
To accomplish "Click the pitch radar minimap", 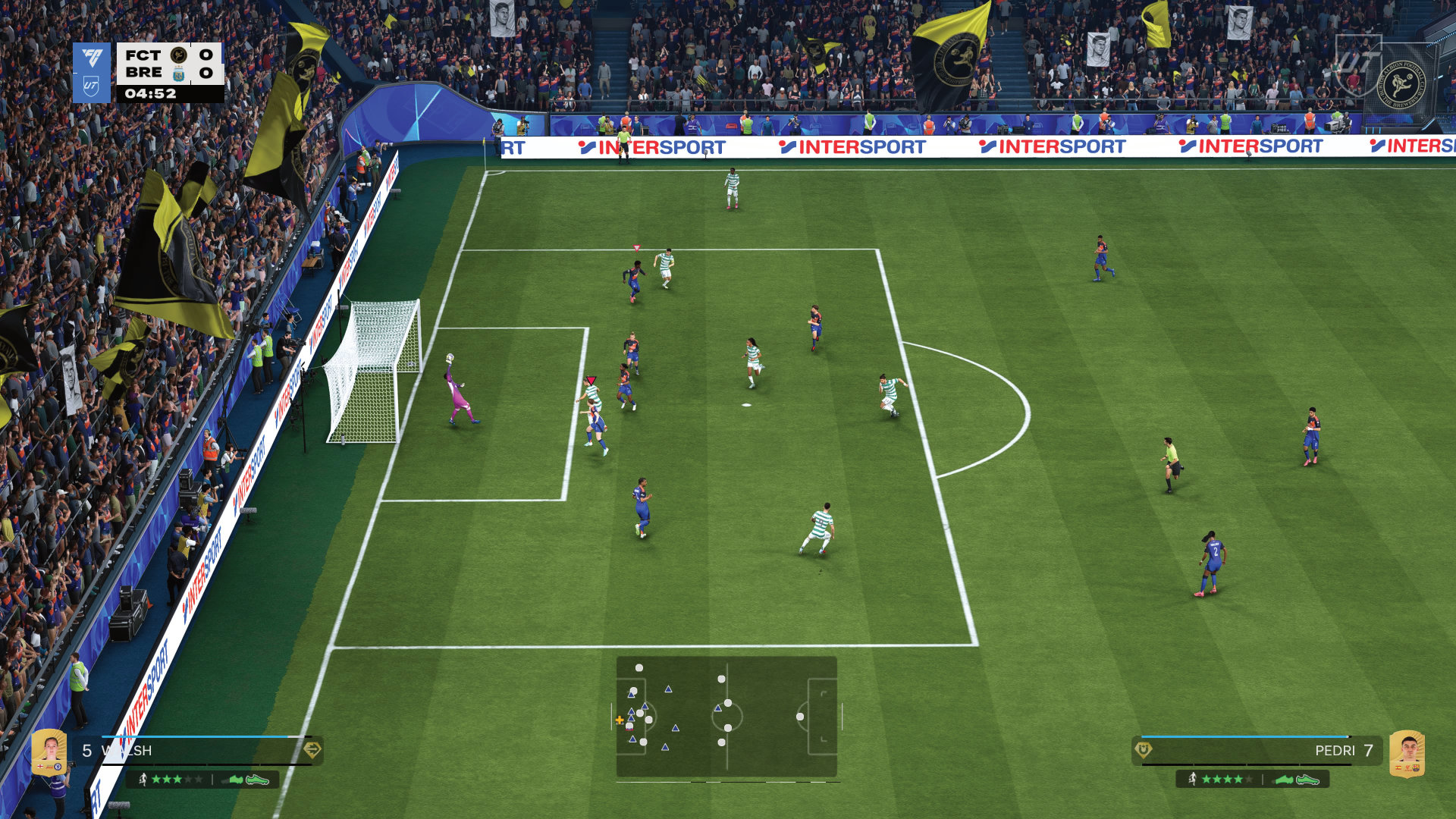I will [726, 717].
